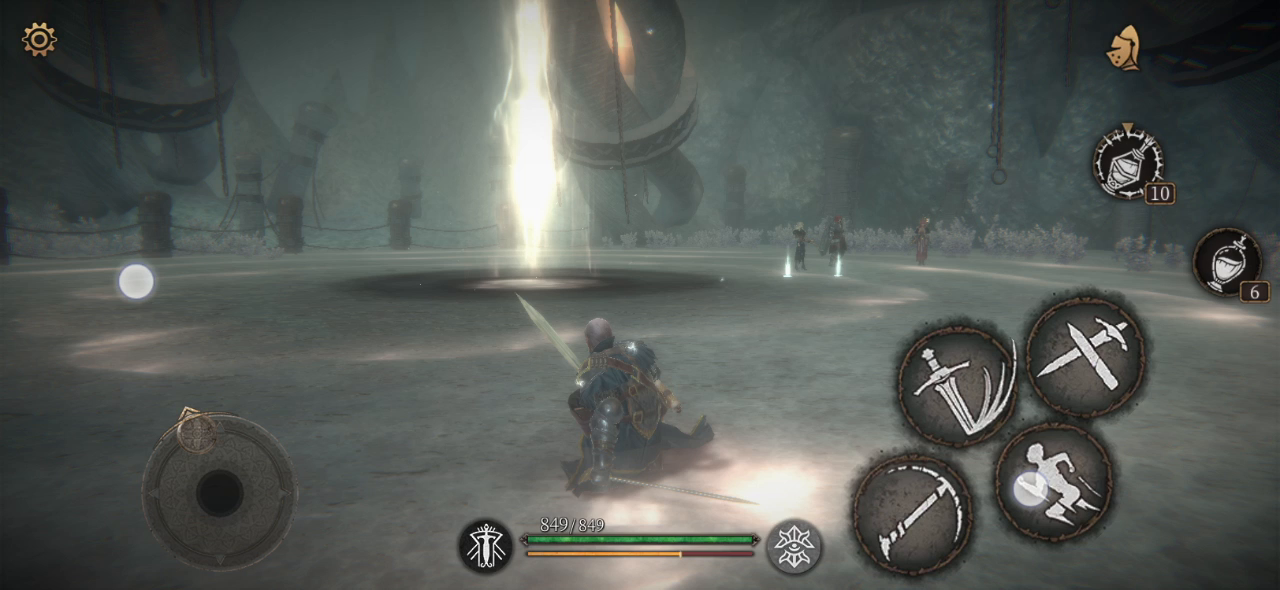Tap the sword emblem left of health bar

point(485,546)
